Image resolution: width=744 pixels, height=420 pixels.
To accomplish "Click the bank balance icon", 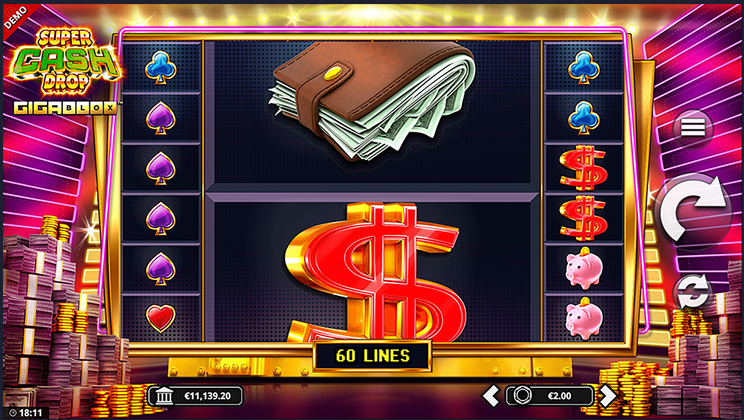I will point(164,395).
